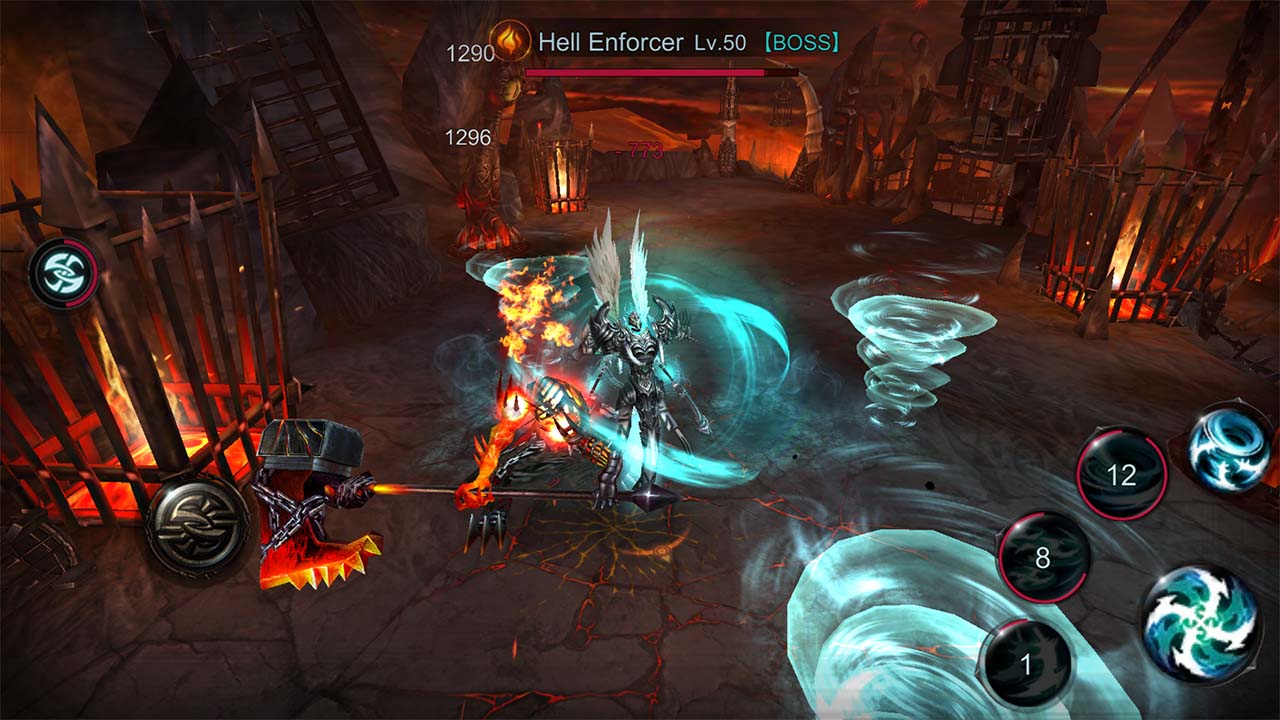Select the Hell Enforcer boss flame icon
Image resolution: width=1280 pixels, height=720 pixels.
click(x=510, y=43)
